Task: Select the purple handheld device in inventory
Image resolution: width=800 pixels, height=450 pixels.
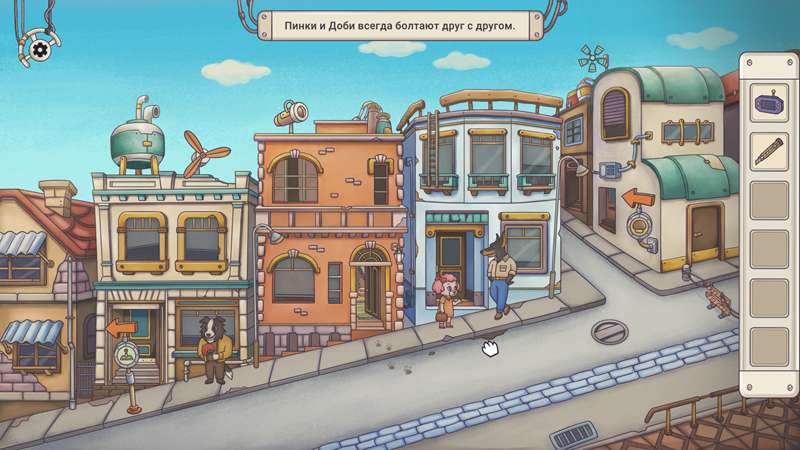Action: point(769,103)
